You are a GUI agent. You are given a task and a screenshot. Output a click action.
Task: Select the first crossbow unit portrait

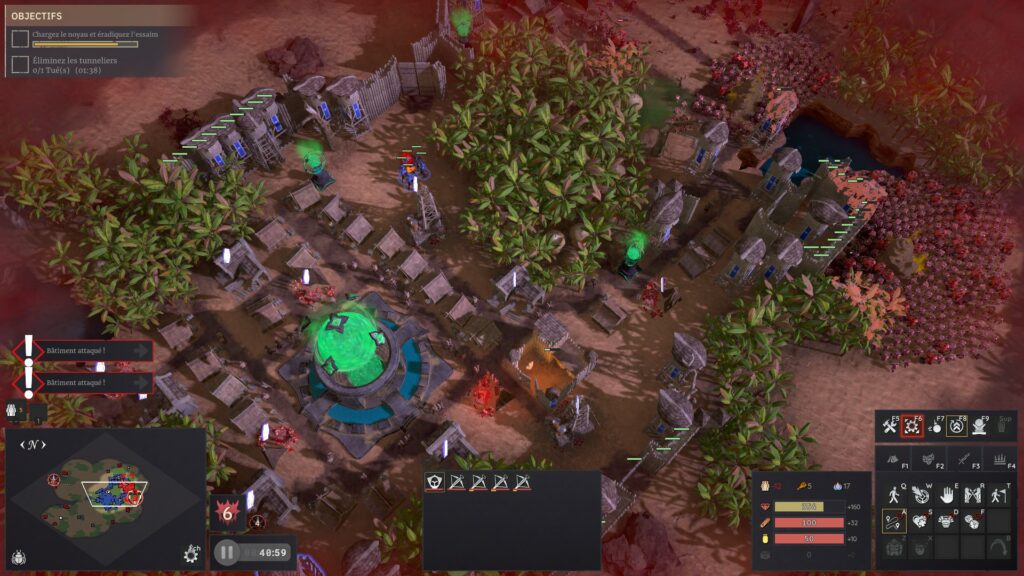(457, 483)
